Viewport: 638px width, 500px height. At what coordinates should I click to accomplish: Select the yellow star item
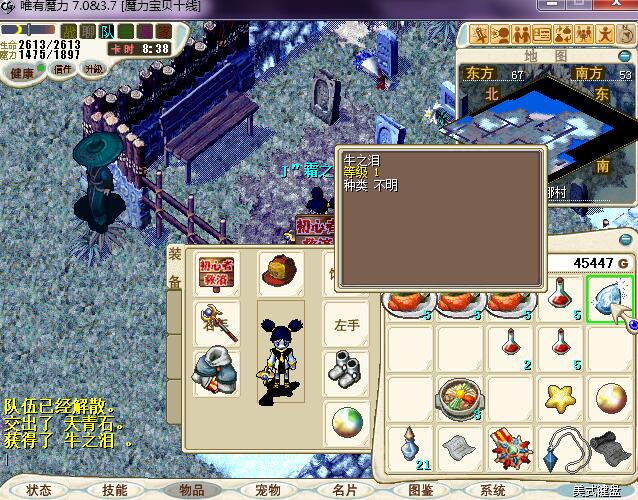click(x=559, y=399)
